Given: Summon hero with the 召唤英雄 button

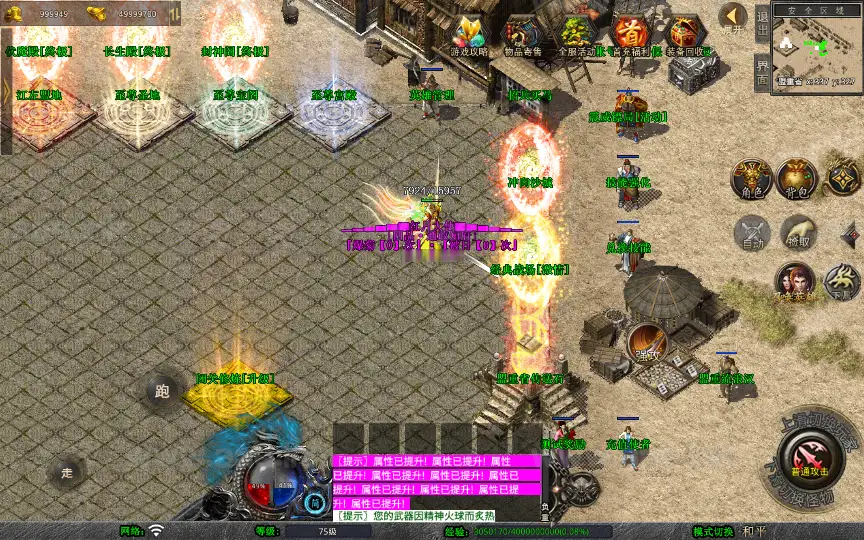Looking at the screenshot, I should (x=795, y=284).
